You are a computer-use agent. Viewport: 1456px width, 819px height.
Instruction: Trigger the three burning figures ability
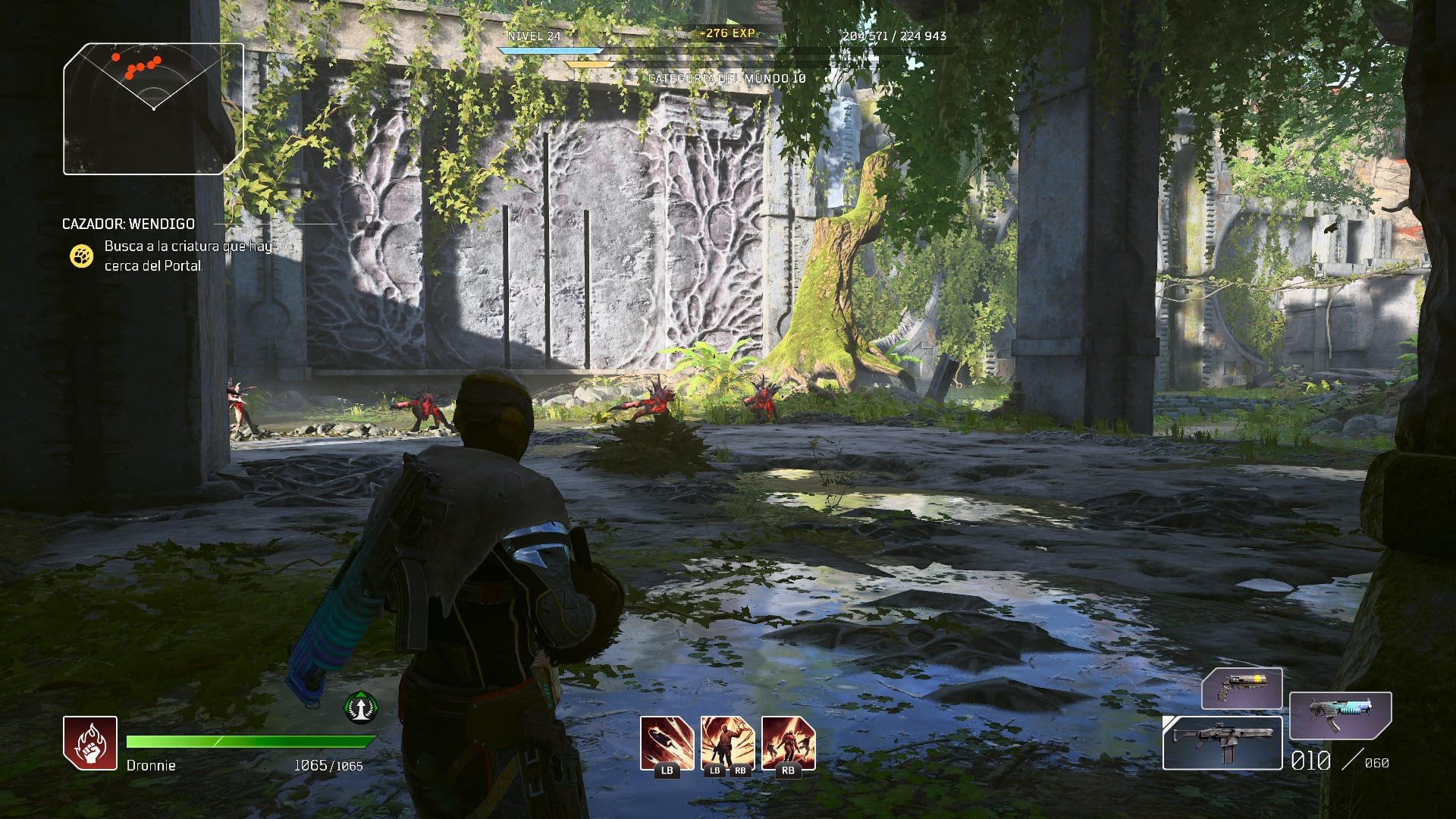tap(788, 743)
